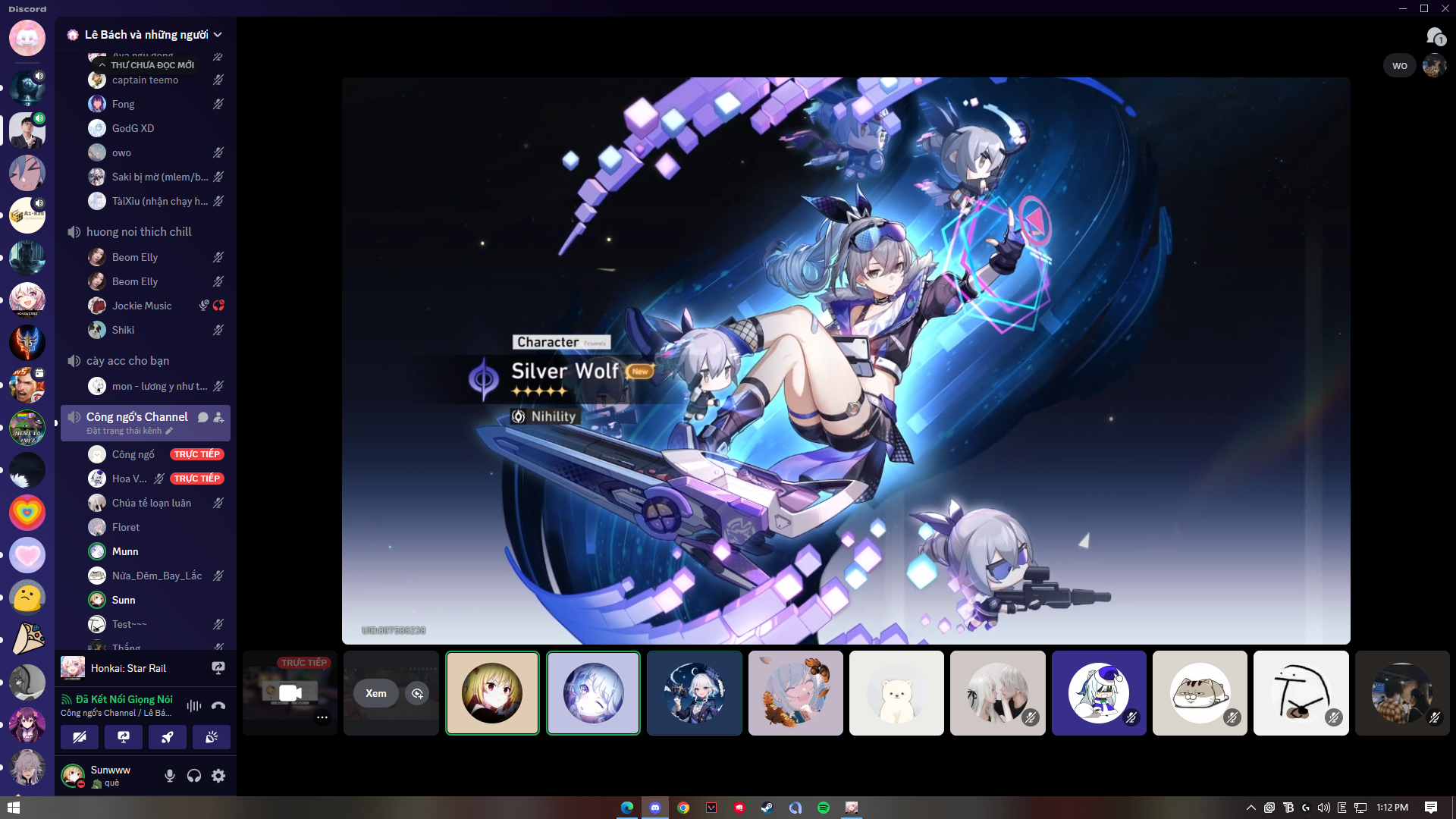The width and height of the screenshot is (1456, 819).
Task: Start an Activity with the rocket icon
Action: (x=168, y=737)
